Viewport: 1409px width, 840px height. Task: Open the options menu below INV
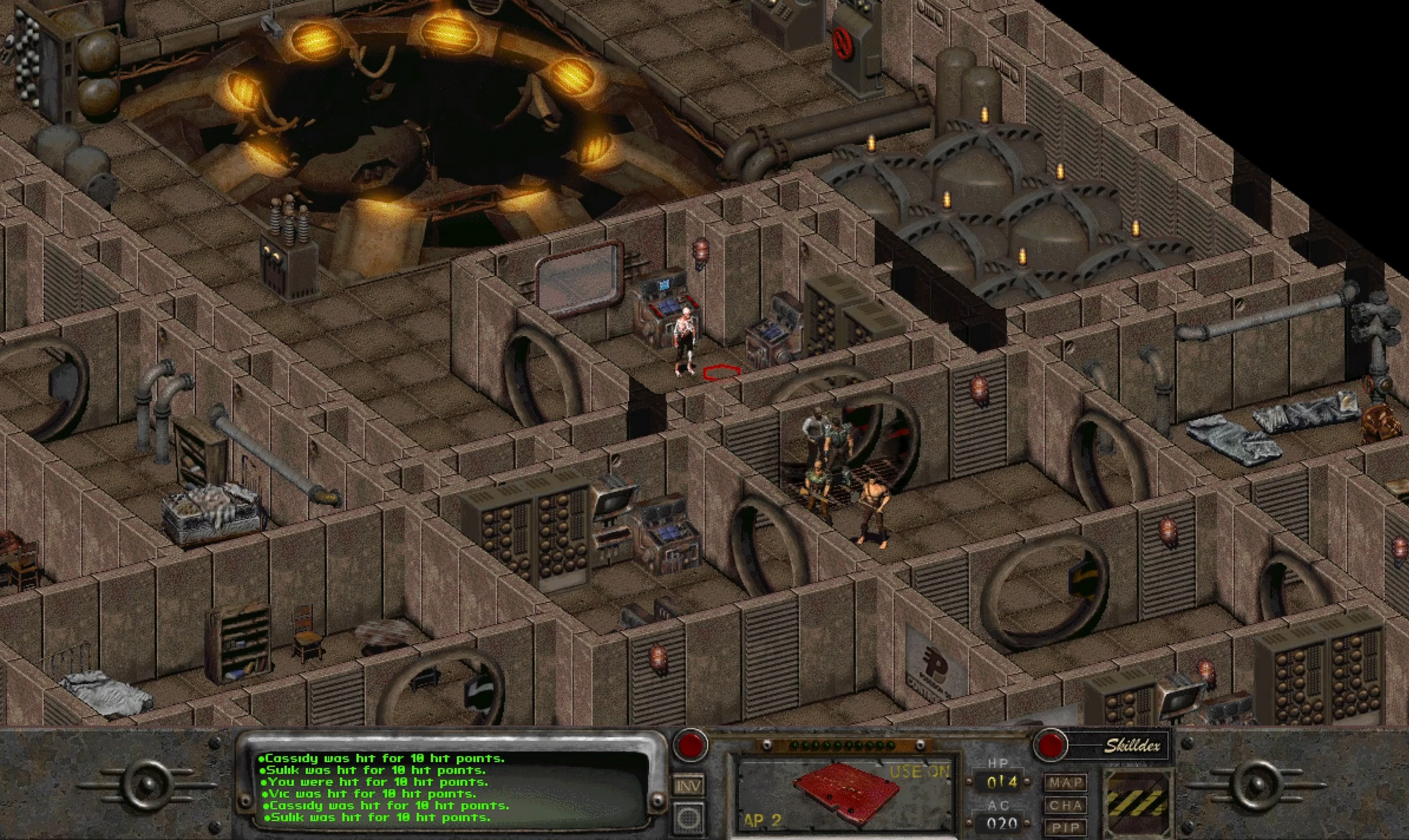[x=689, y=818]
